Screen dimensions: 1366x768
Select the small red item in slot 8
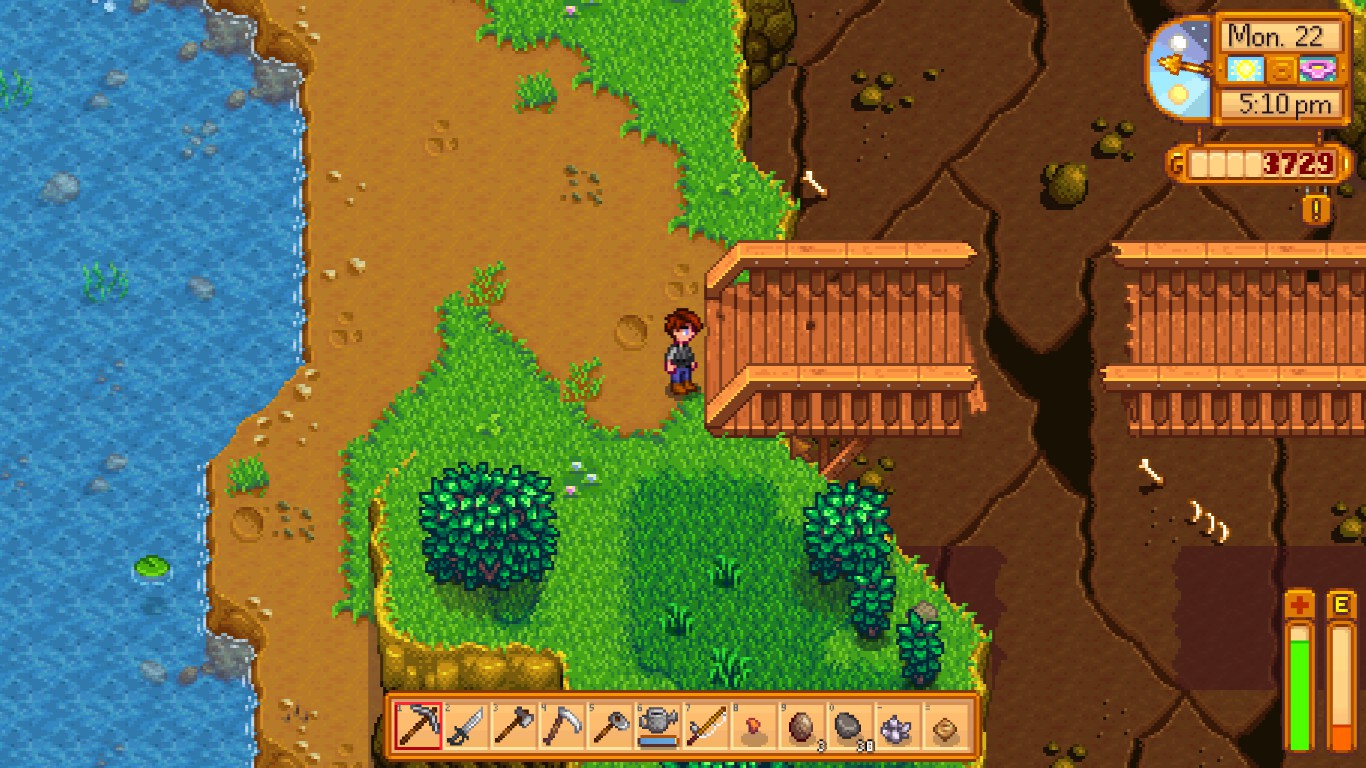tap(754, 726)
